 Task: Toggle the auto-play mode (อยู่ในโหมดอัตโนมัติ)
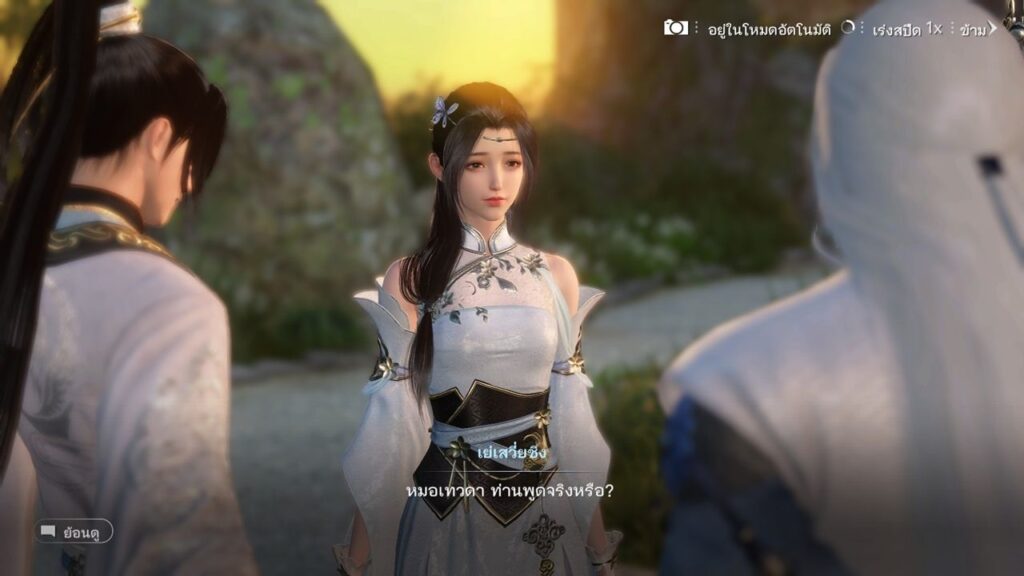[x=771, y=29]
